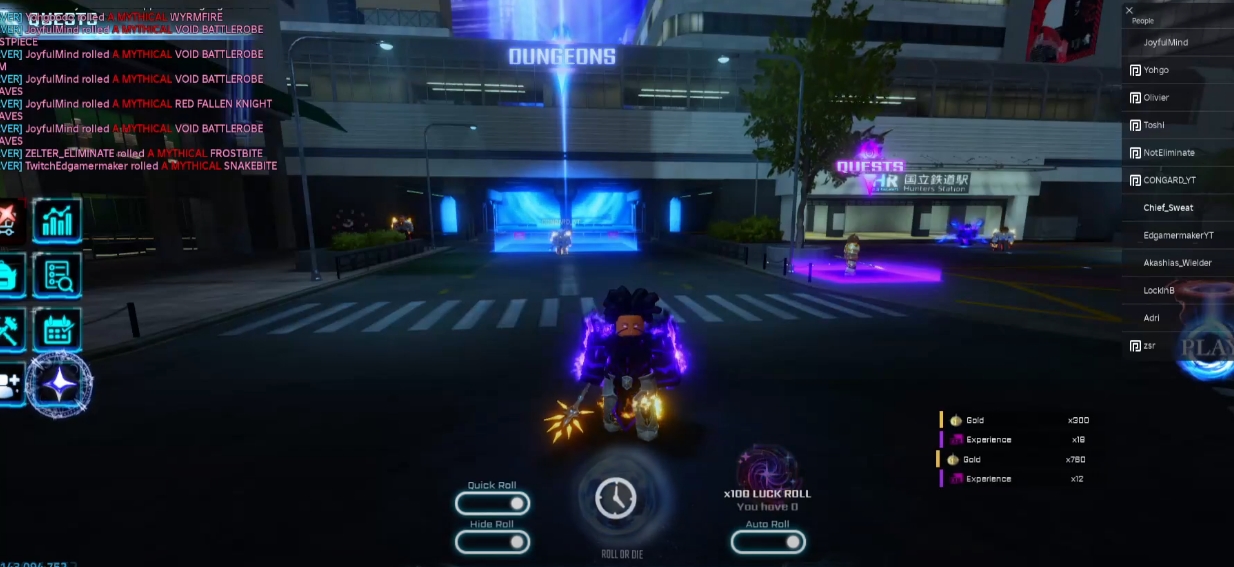Close the People list panel
Viewport: 1234px width, 567px height.
(1129, 10)
